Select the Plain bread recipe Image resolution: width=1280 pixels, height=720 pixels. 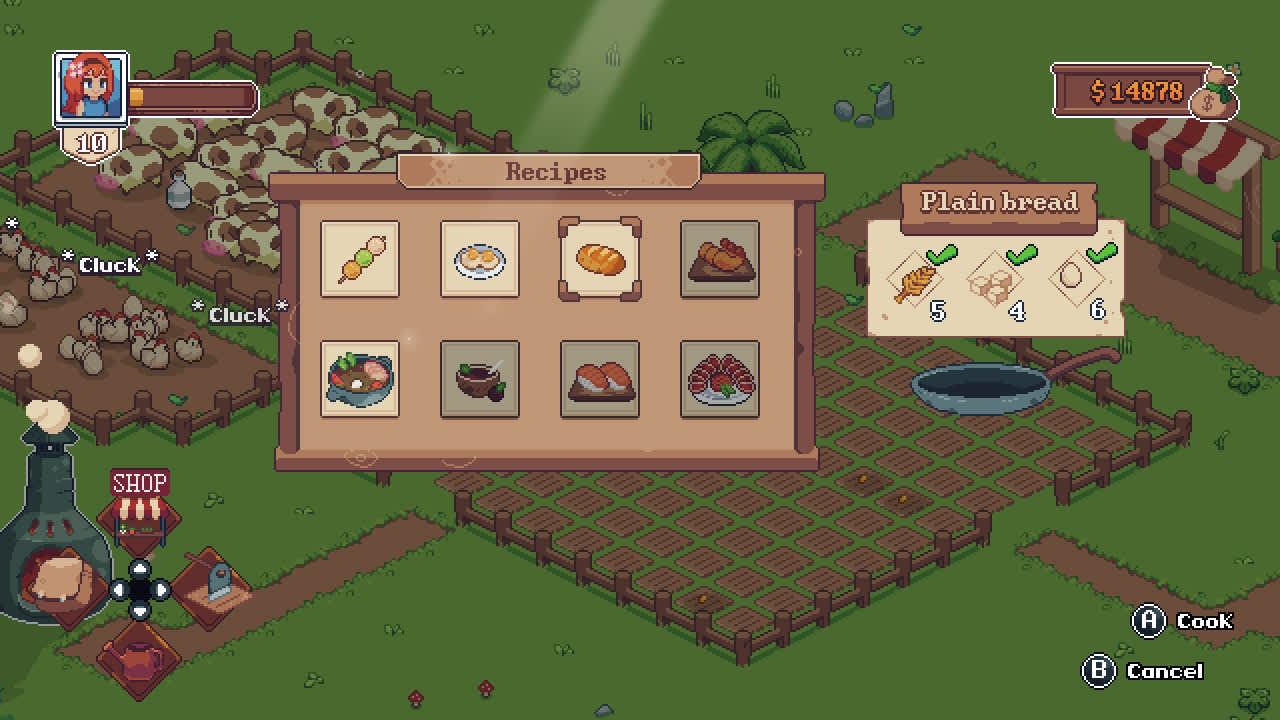pyautogui.click(x=600, y=261)
